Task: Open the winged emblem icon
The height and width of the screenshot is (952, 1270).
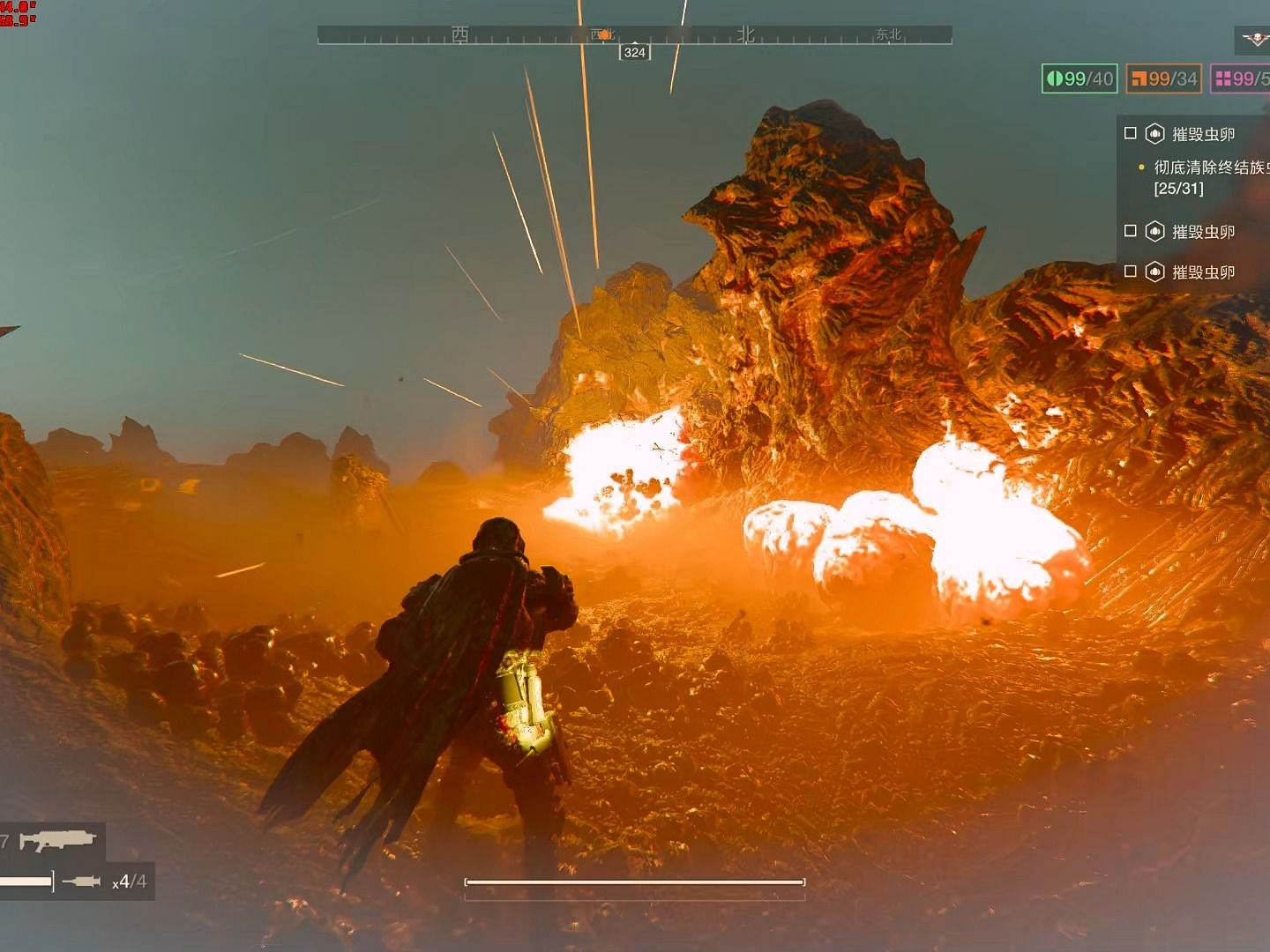Action: (x=1254, y=40)
